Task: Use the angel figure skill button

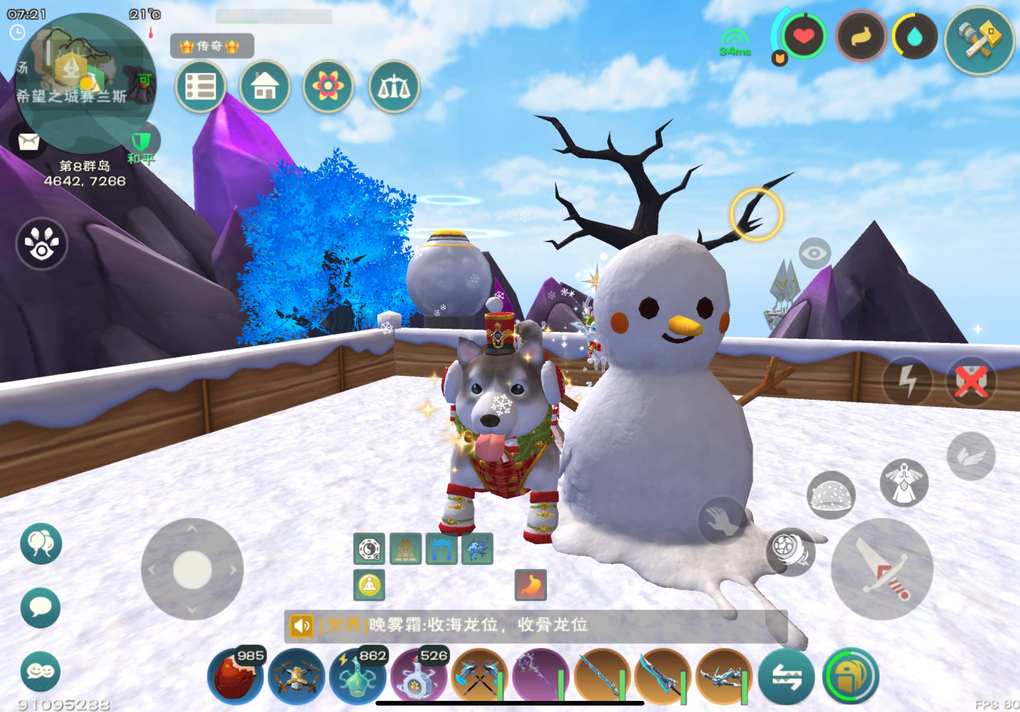Action: click(x=904, y=482)
